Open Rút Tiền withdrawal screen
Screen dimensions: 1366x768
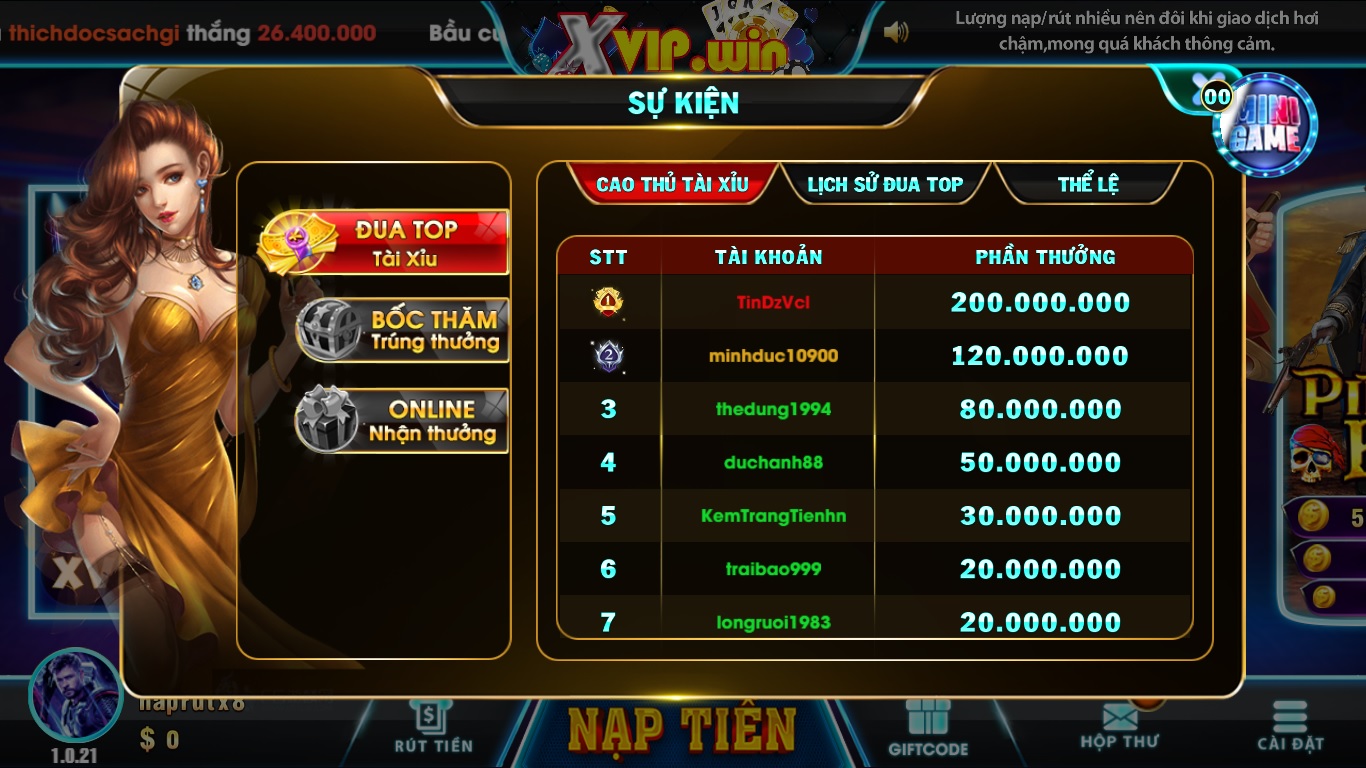point(432,728)
